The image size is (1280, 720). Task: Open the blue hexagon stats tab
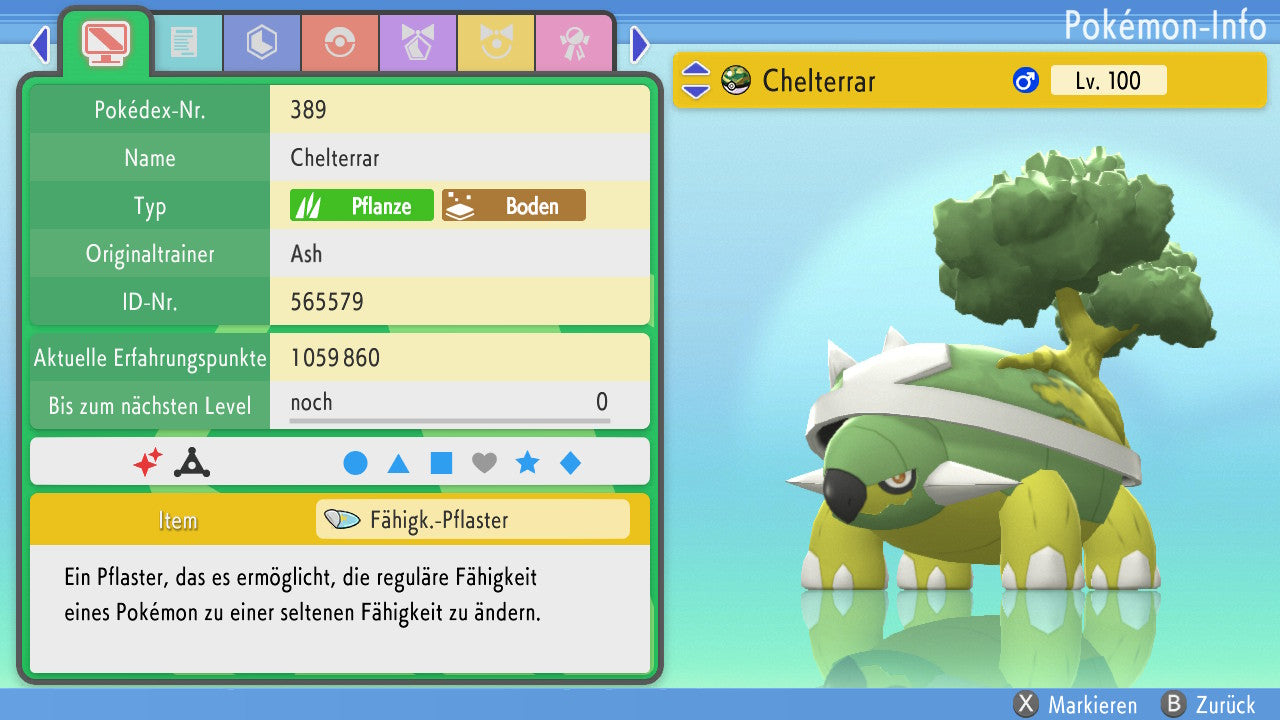[261, 43]
